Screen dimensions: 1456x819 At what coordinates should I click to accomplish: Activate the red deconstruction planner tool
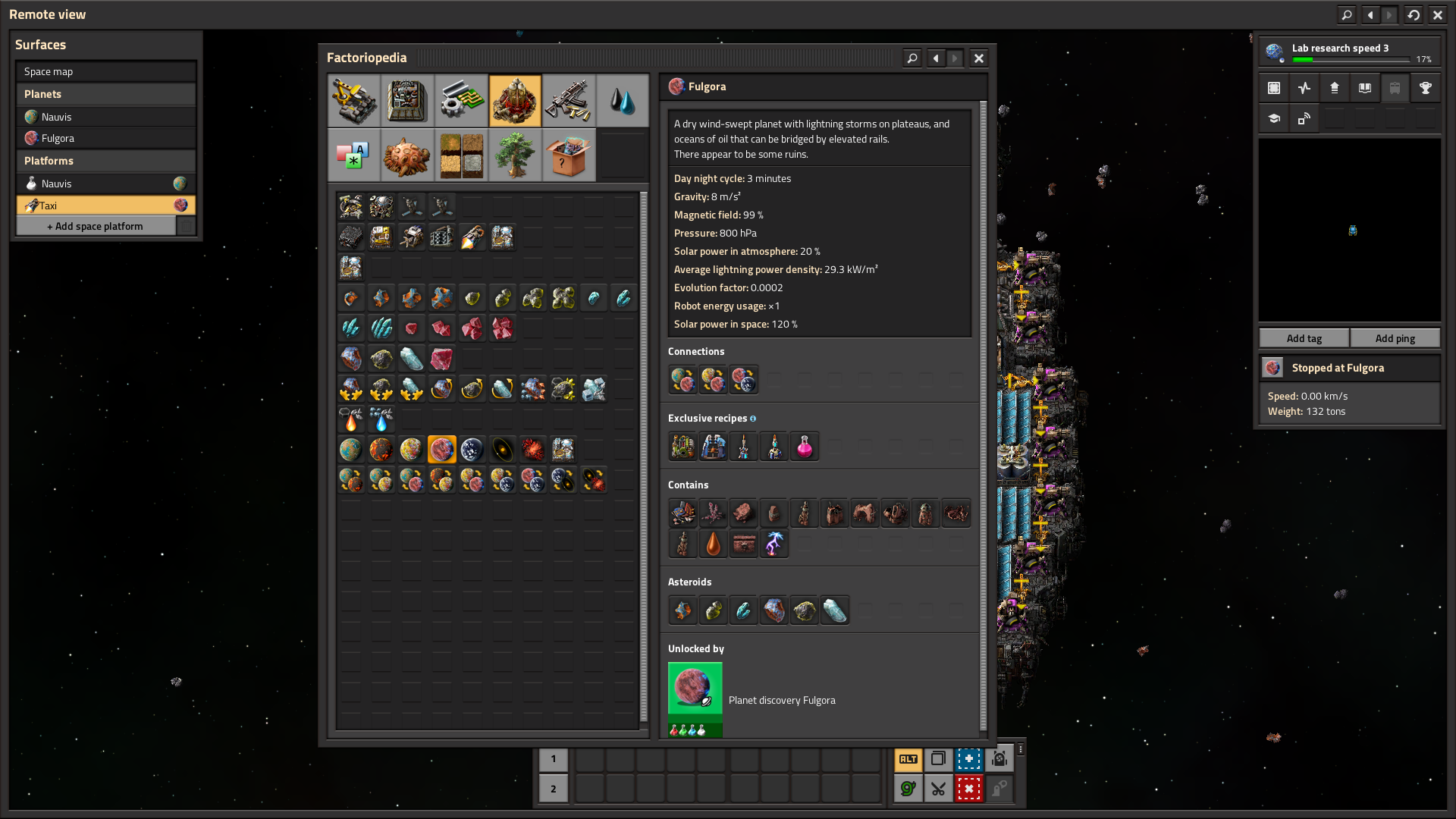pos(968,789)
